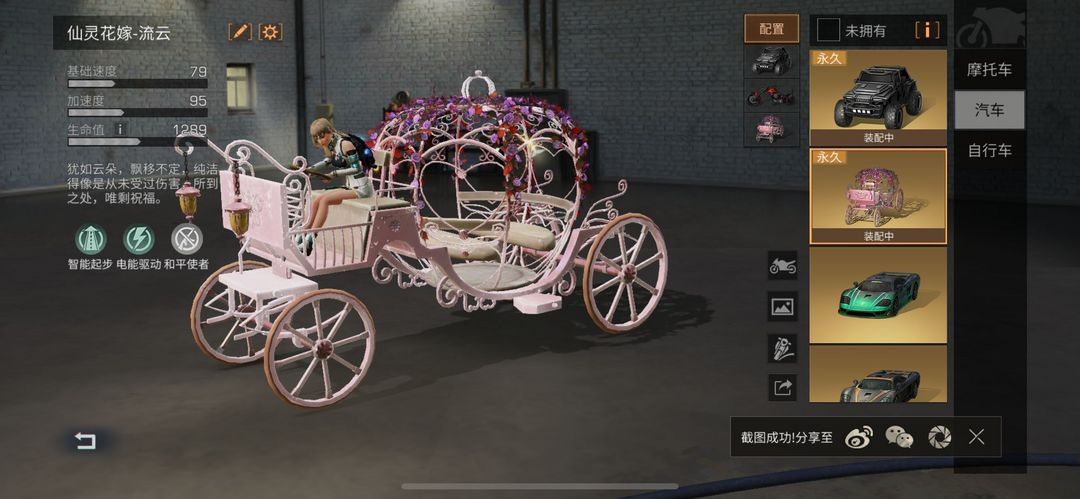Image resolution: width=1080 pixels, height=499 pixels.
Task: Select the black off-road truck skin card
Action: (x=877, y=97)
